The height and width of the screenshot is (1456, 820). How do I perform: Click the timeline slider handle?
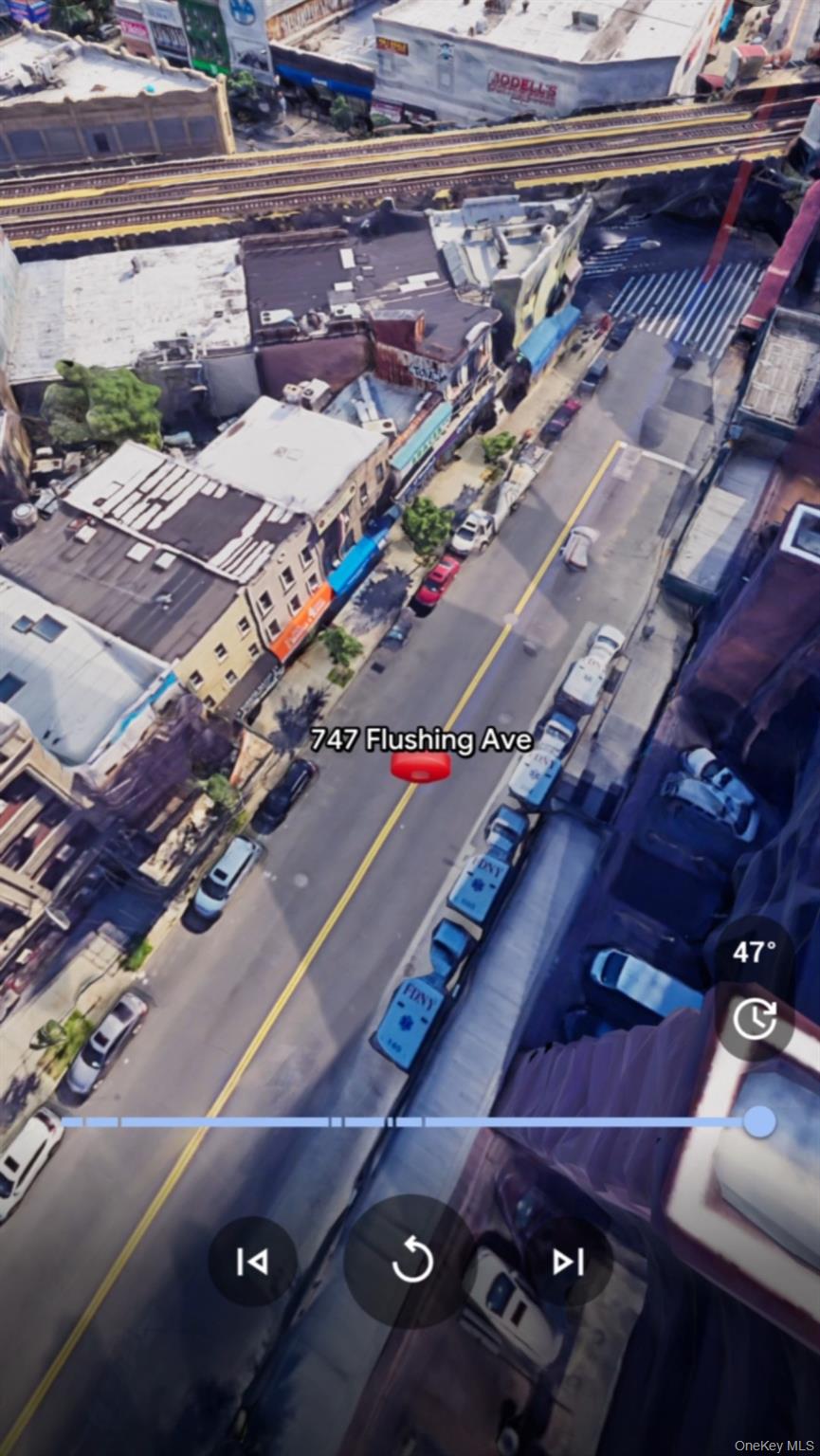[758, 1121]
